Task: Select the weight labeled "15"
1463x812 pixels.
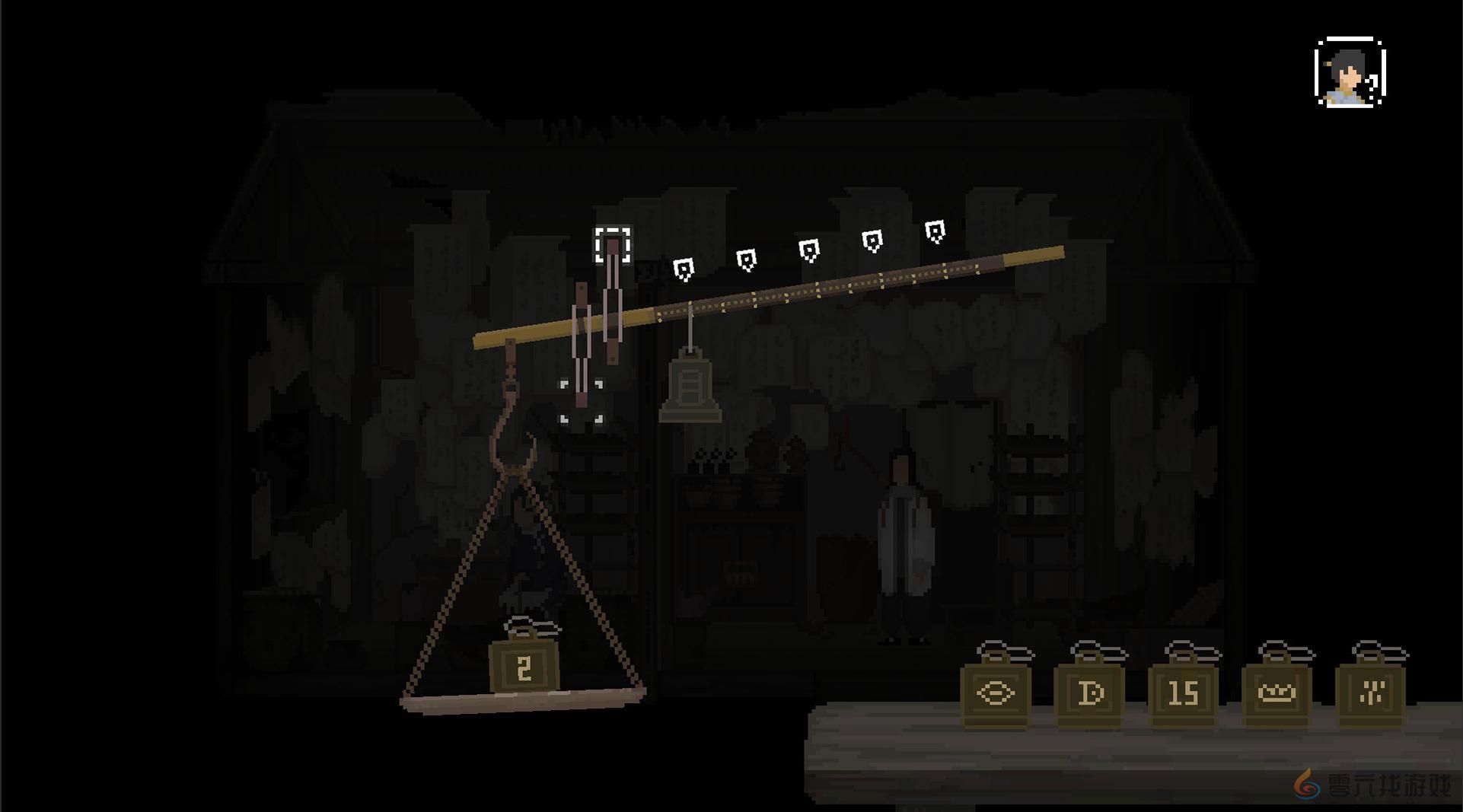Action: tap(1184, 693)
